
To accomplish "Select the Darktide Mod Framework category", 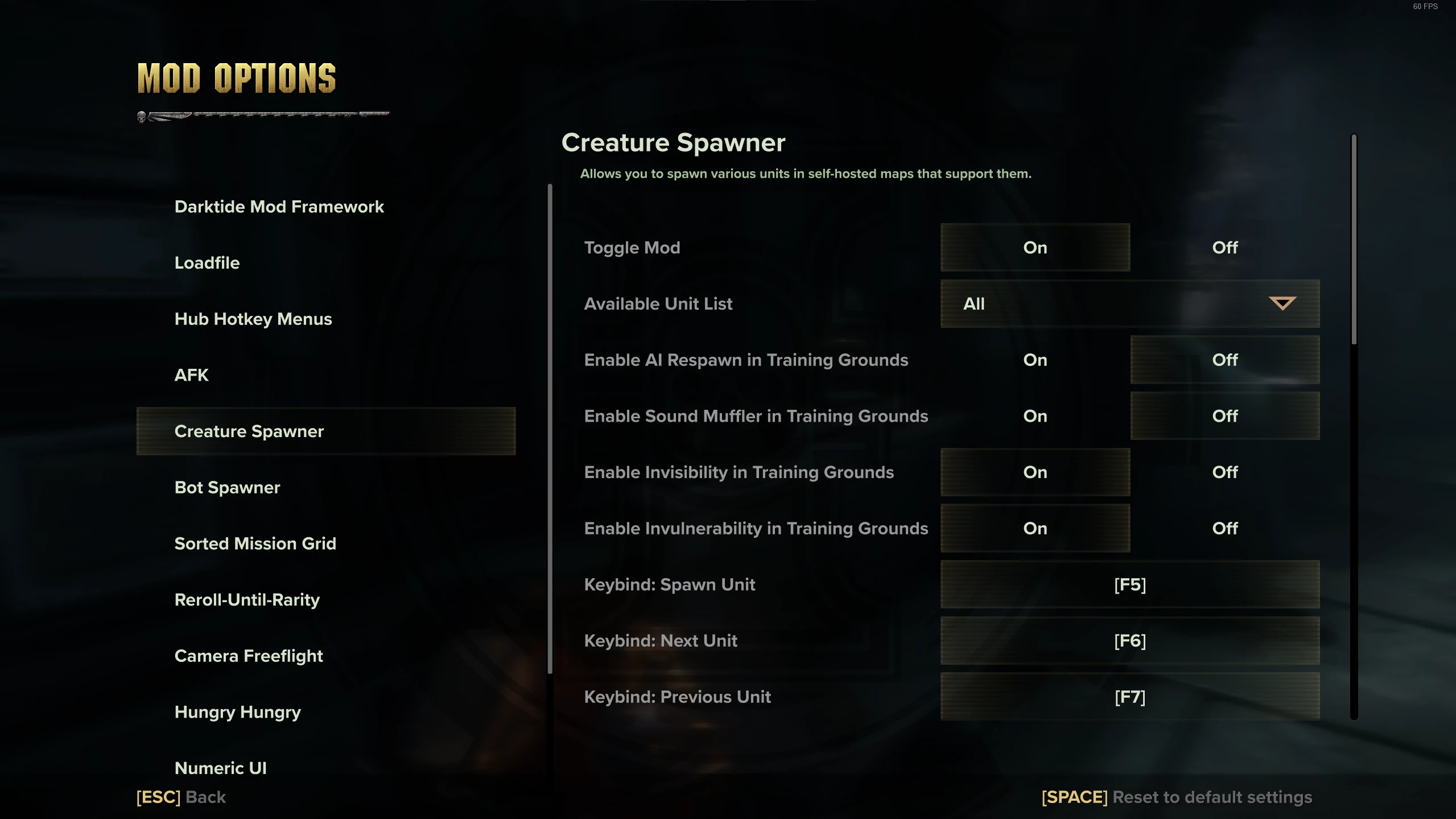I will (279, 207).
